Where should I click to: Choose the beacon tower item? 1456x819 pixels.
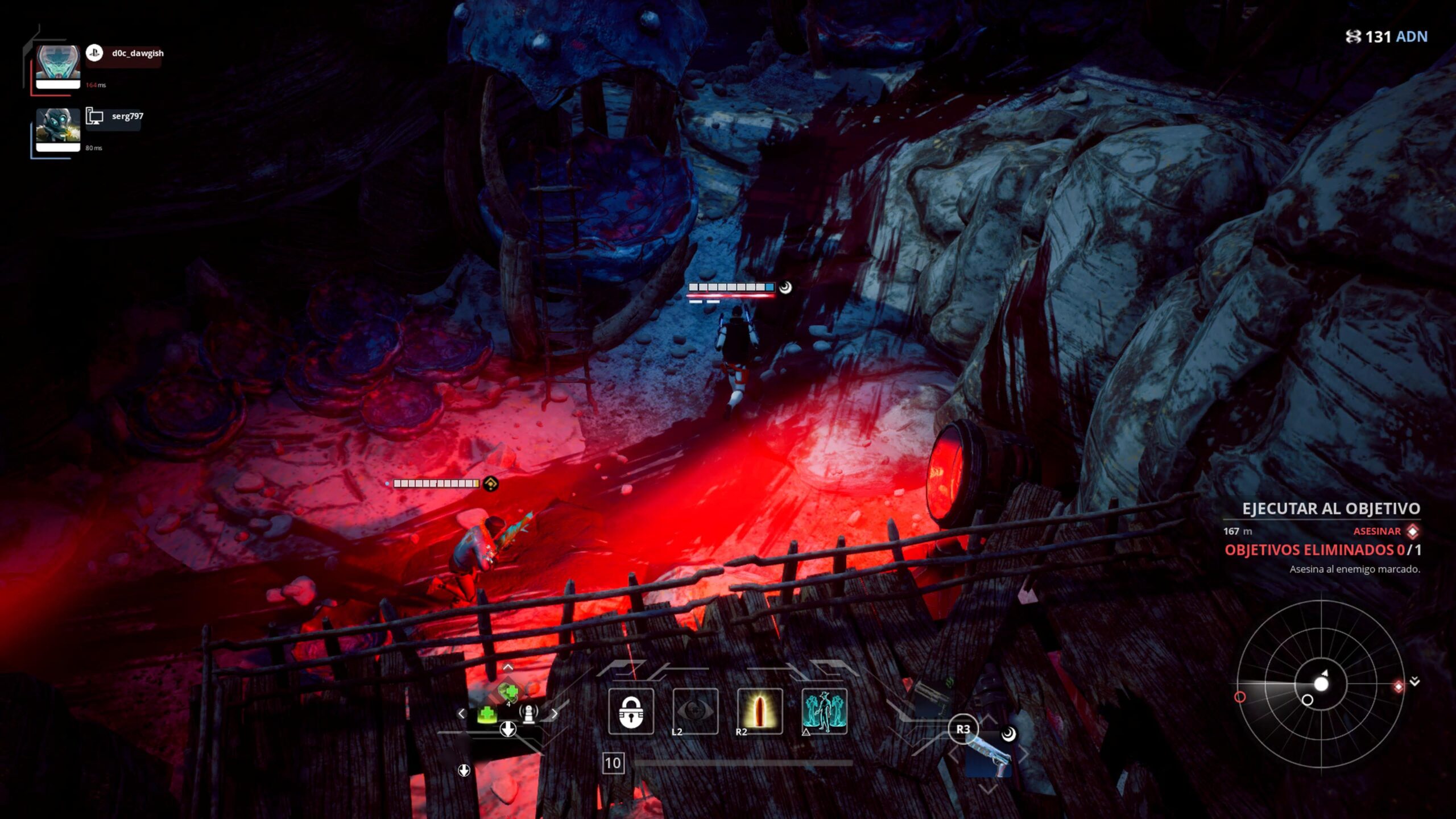(x=529, y=714)
